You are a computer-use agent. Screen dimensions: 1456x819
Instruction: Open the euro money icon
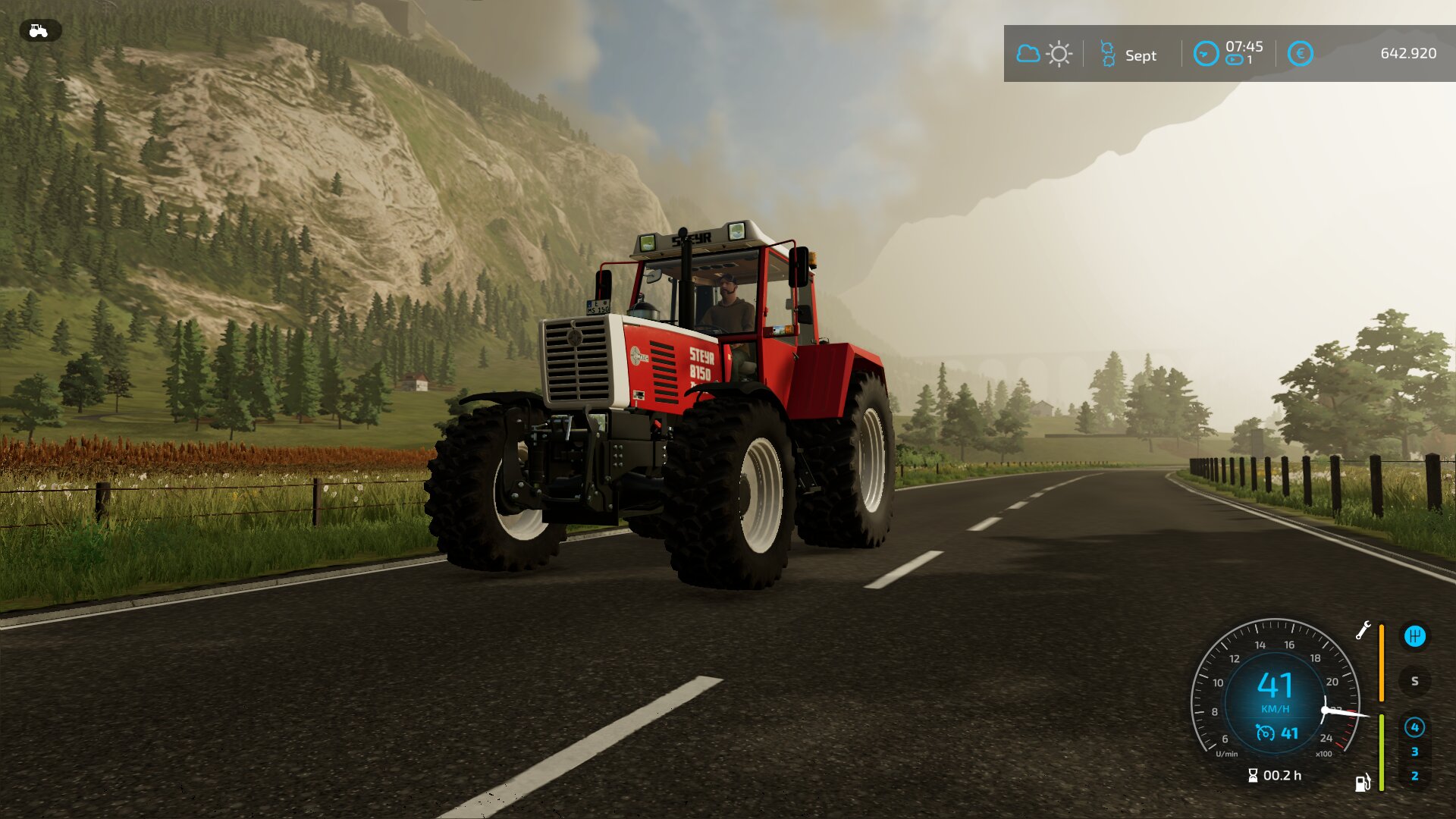coord(1300,54)
